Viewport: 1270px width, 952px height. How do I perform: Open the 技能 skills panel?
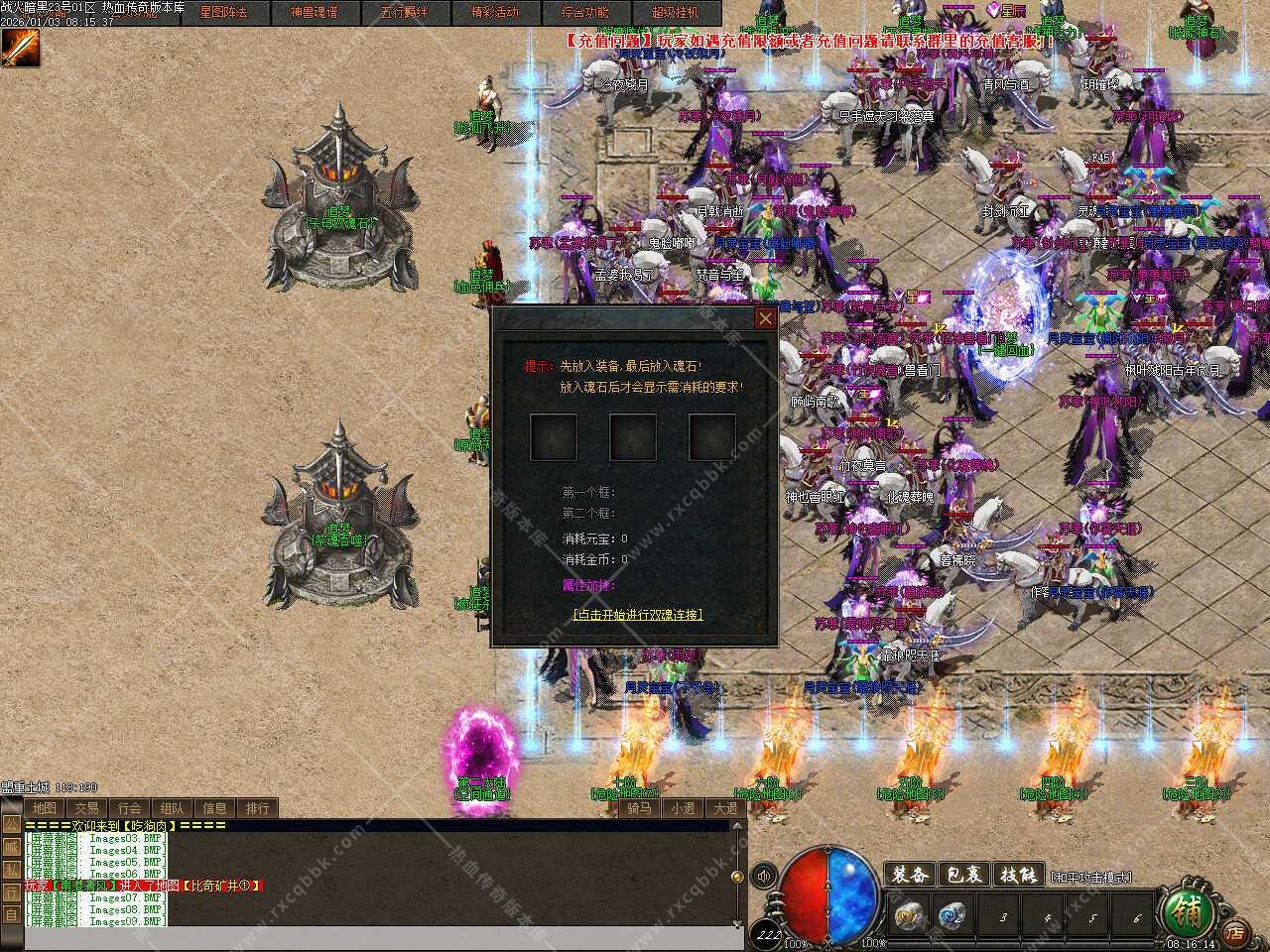point(1017,875)
